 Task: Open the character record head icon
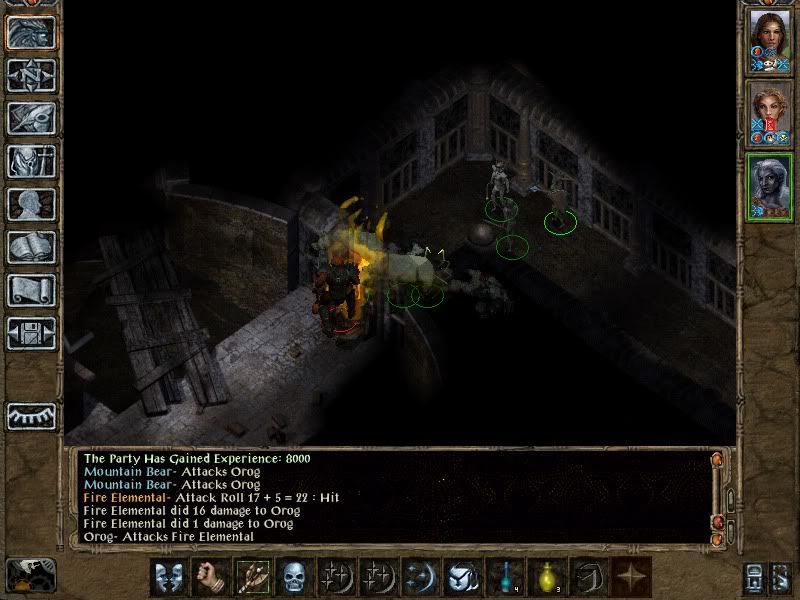31,204
